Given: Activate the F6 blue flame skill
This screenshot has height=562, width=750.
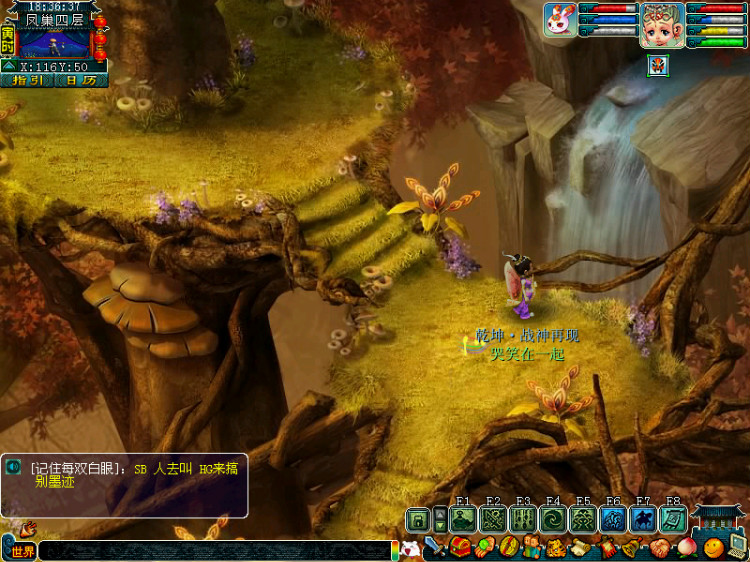Looking at the screenshot, I should click(x=613, y=519).
